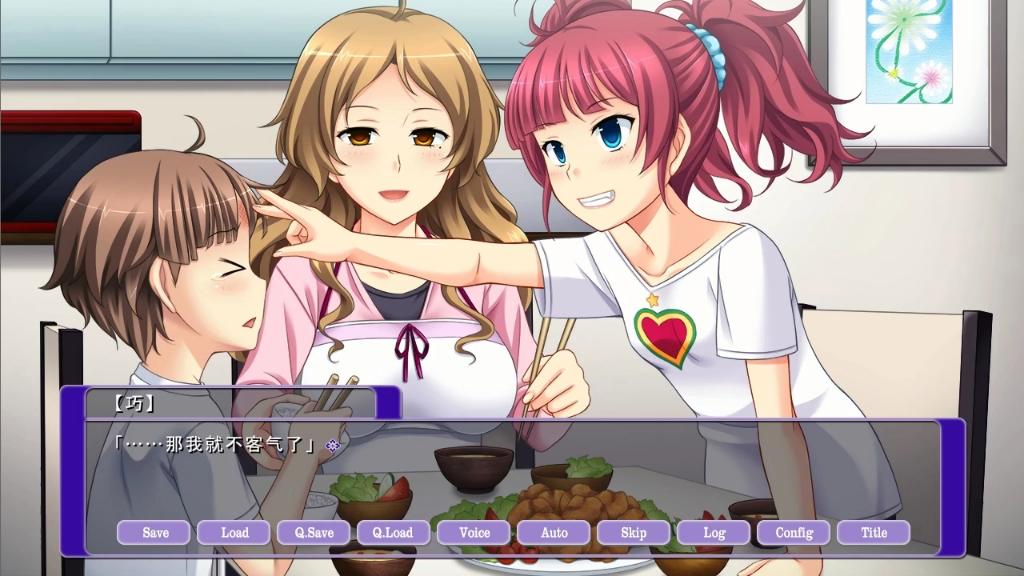Replay the line with Voice
Image resolution: width=1024 pixels, height=576 pixels.
tap(474, 532)
